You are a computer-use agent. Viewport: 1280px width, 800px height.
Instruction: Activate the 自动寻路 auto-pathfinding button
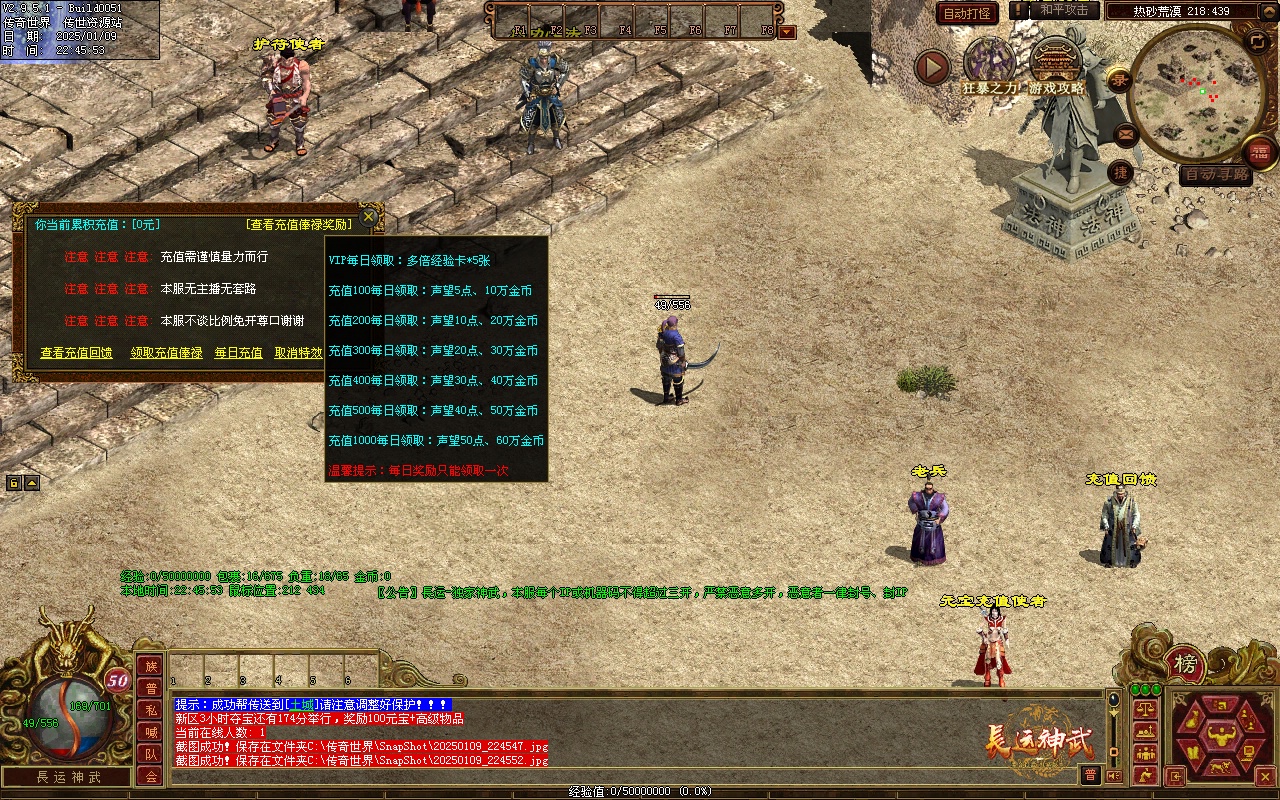point(1215,175)
